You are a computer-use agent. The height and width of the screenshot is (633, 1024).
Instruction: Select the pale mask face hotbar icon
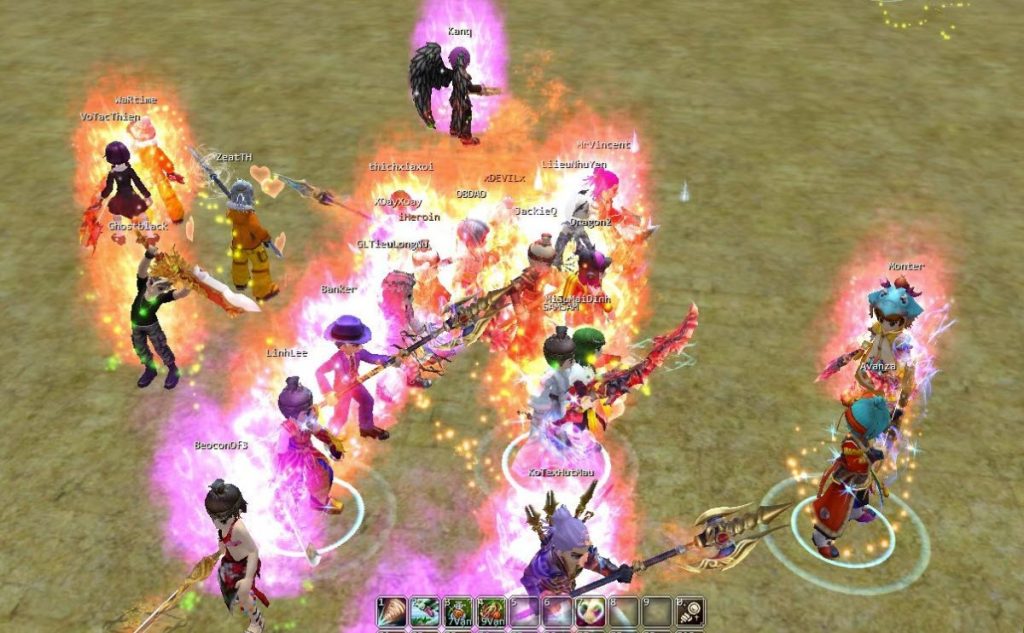coord(590,612)
